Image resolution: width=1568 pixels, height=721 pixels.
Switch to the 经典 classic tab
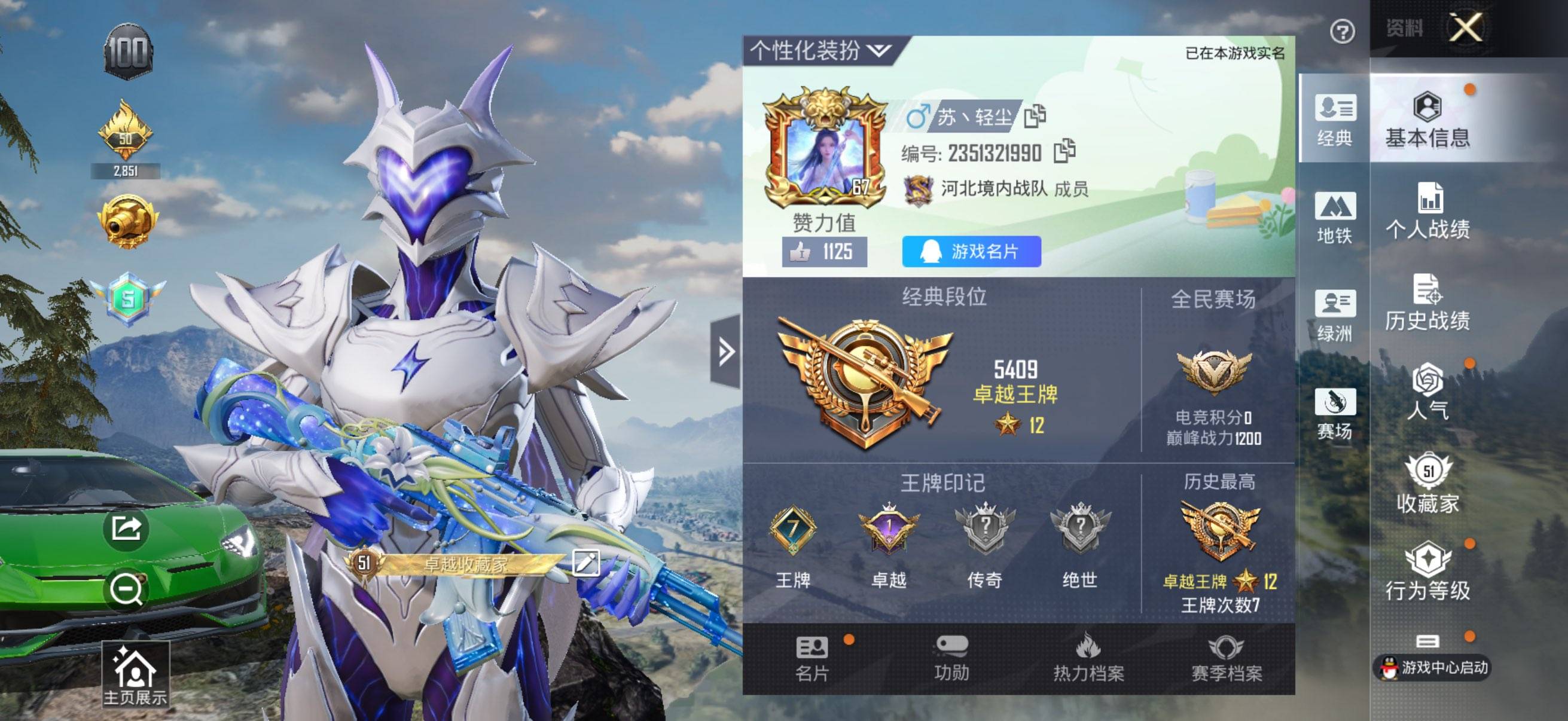[x=1334, y=122]
